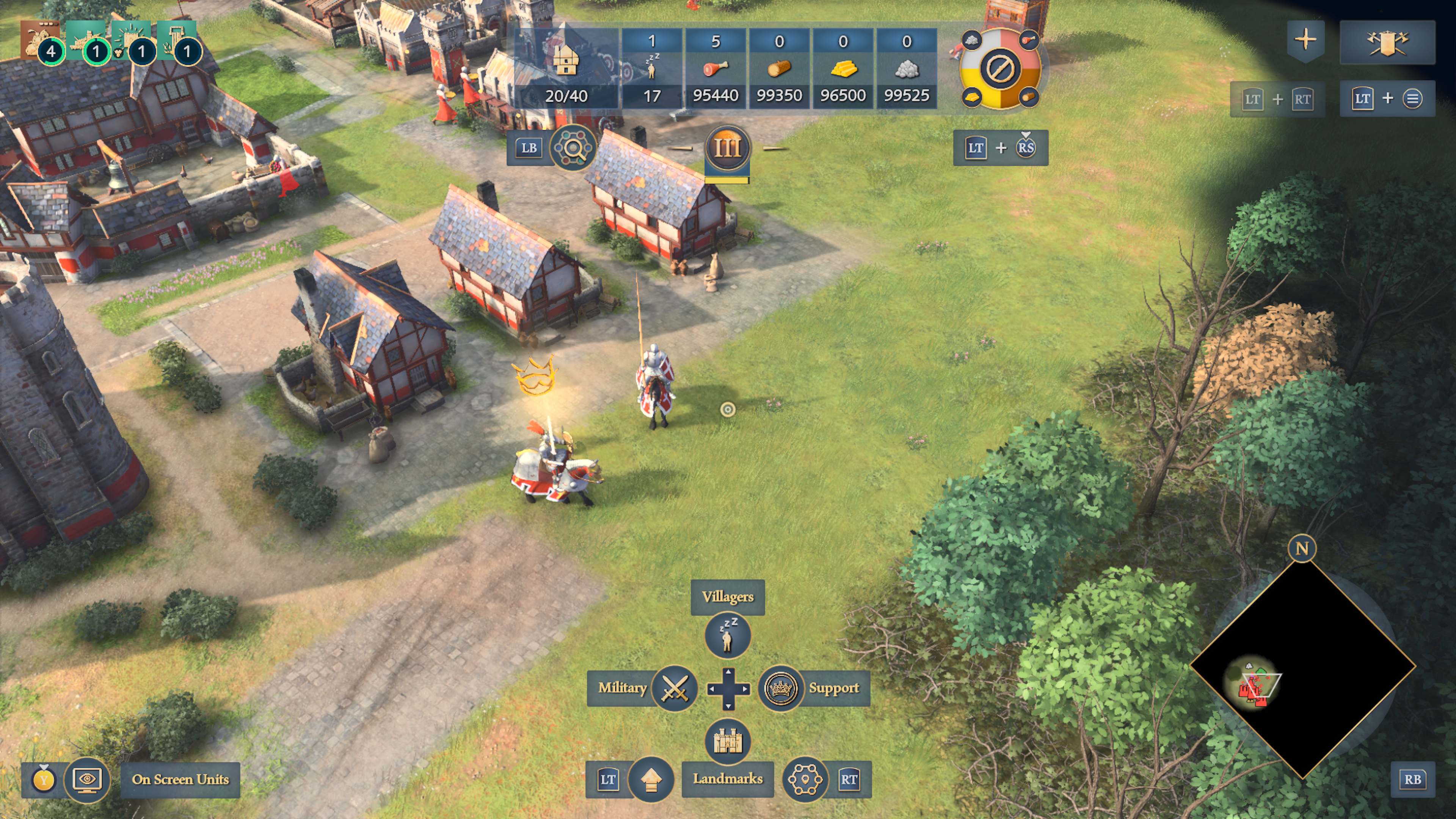Select the idle Villagers shortcut icon
The width and height of the screenshot is (1456, 819).
click(x=728, y=635)
